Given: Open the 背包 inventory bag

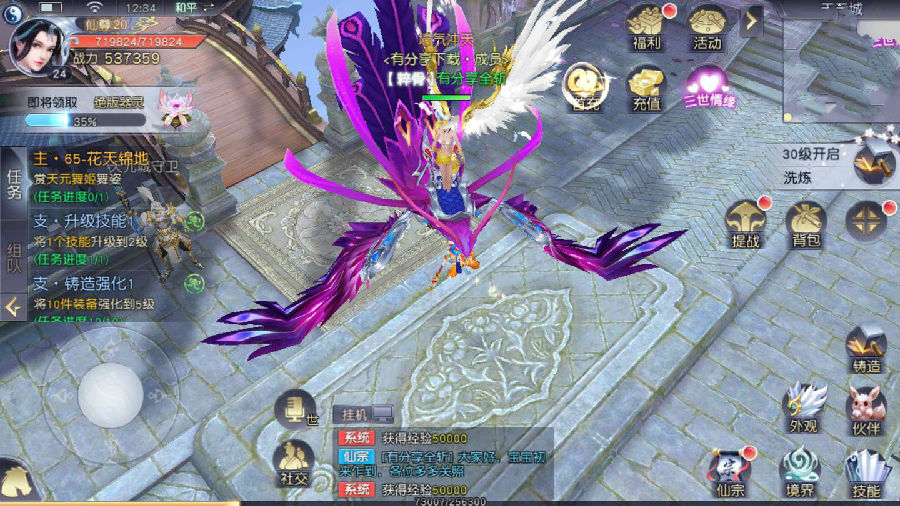Looking at the screenshot, I should 805,224.
